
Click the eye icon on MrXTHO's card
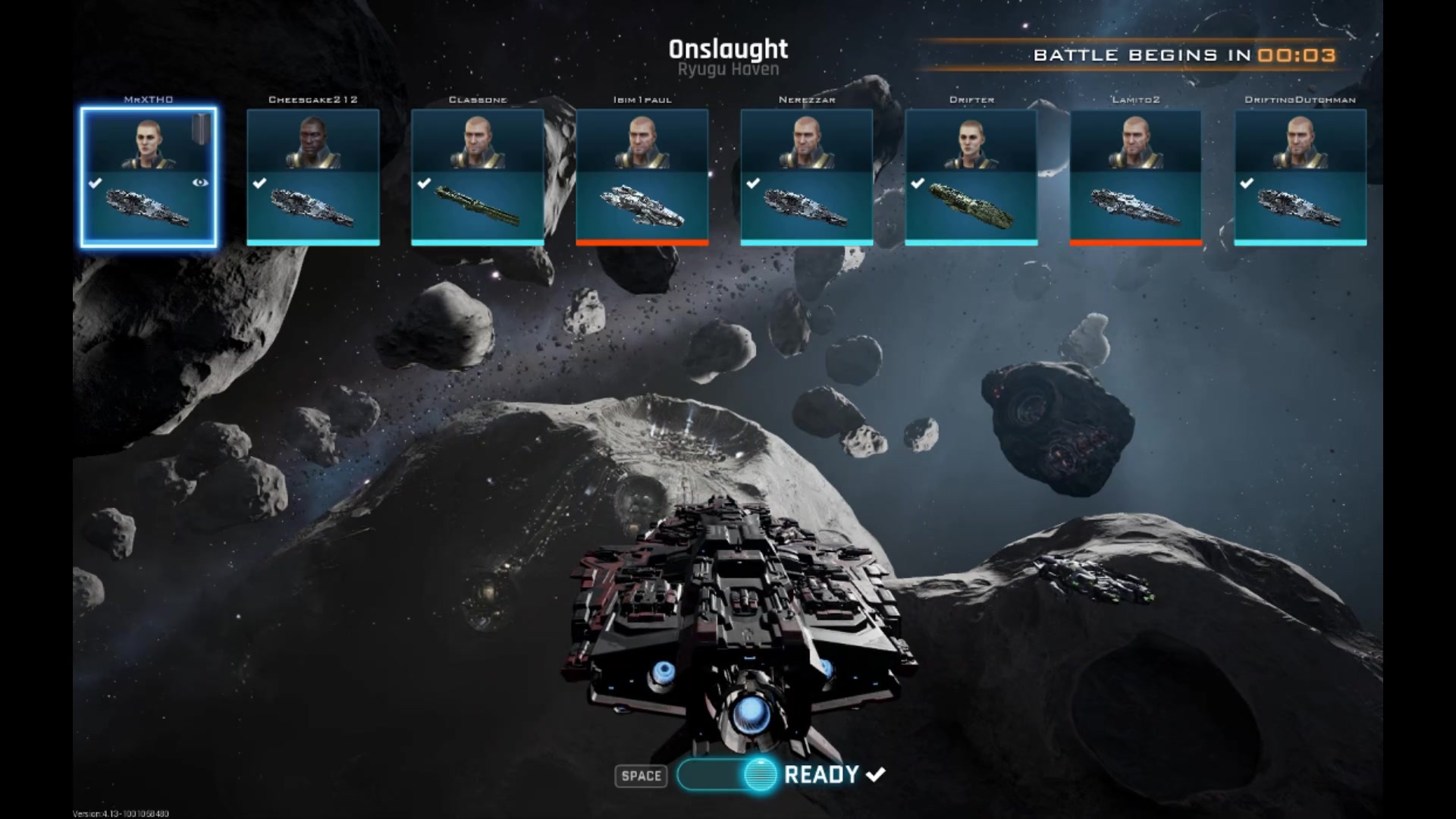tap(200, 183)
